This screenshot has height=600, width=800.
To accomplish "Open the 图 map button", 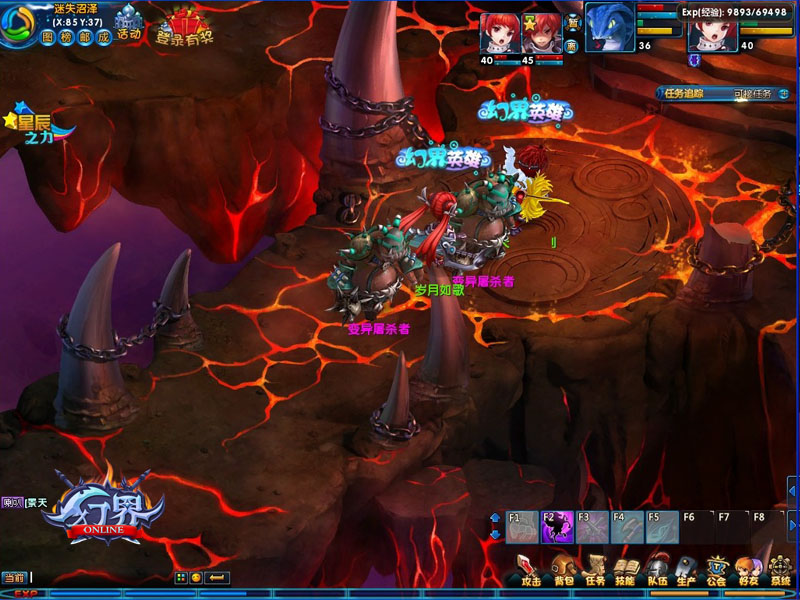I will click(x=49, y=36).
